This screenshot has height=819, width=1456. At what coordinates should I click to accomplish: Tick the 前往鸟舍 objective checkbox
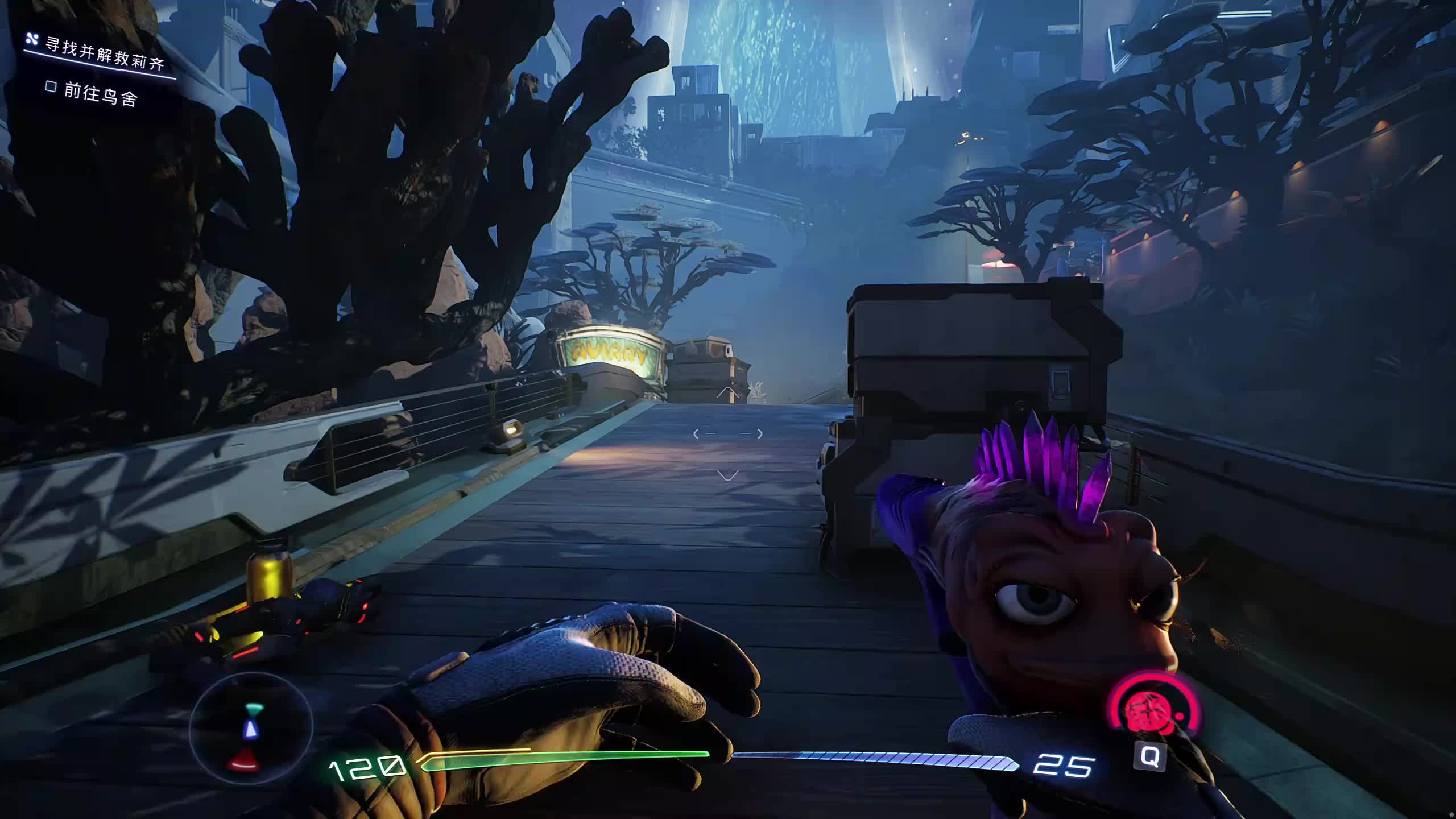coord(51,86)
